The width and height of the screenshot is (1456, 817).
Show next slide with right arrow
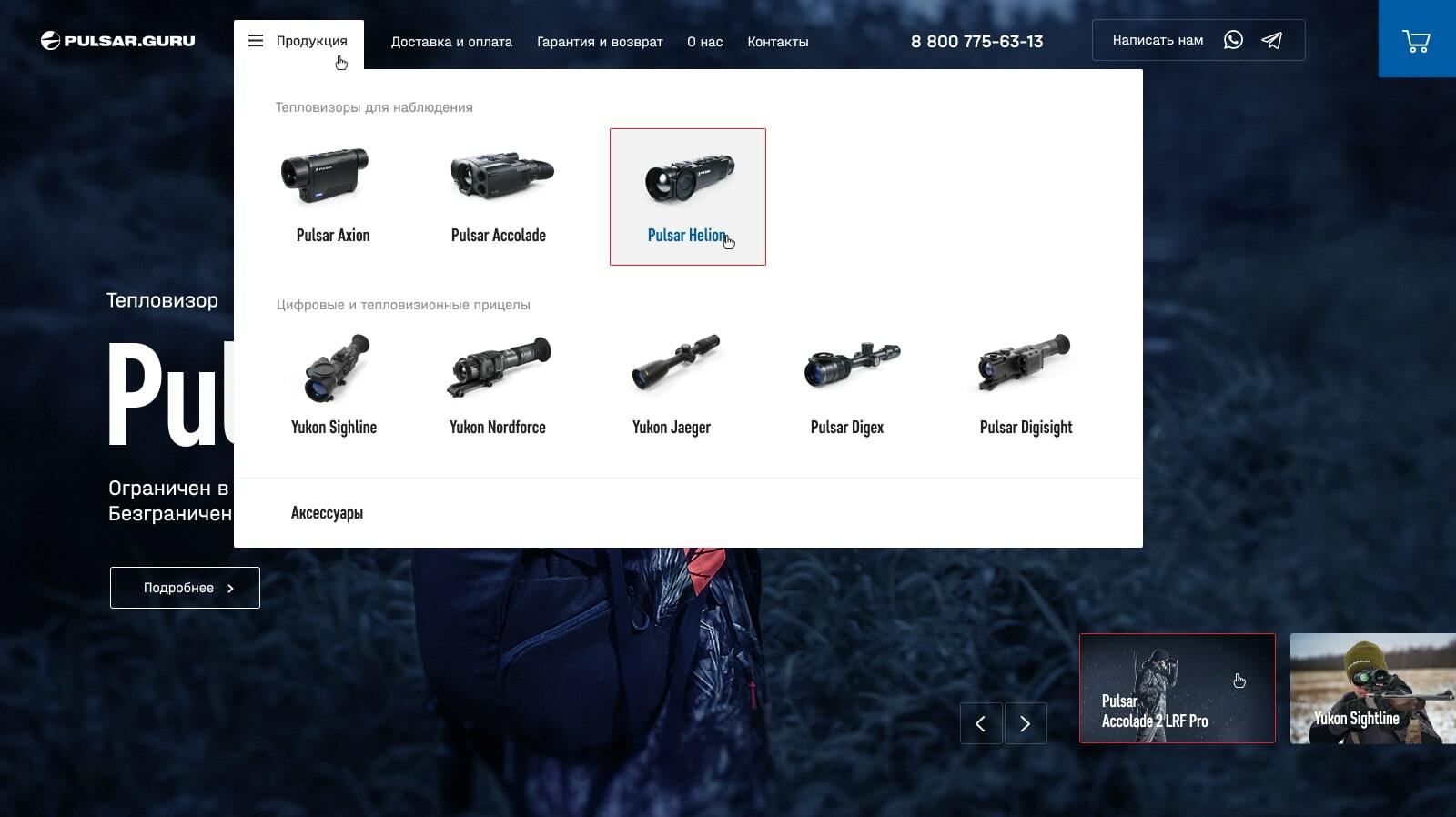1025,723
